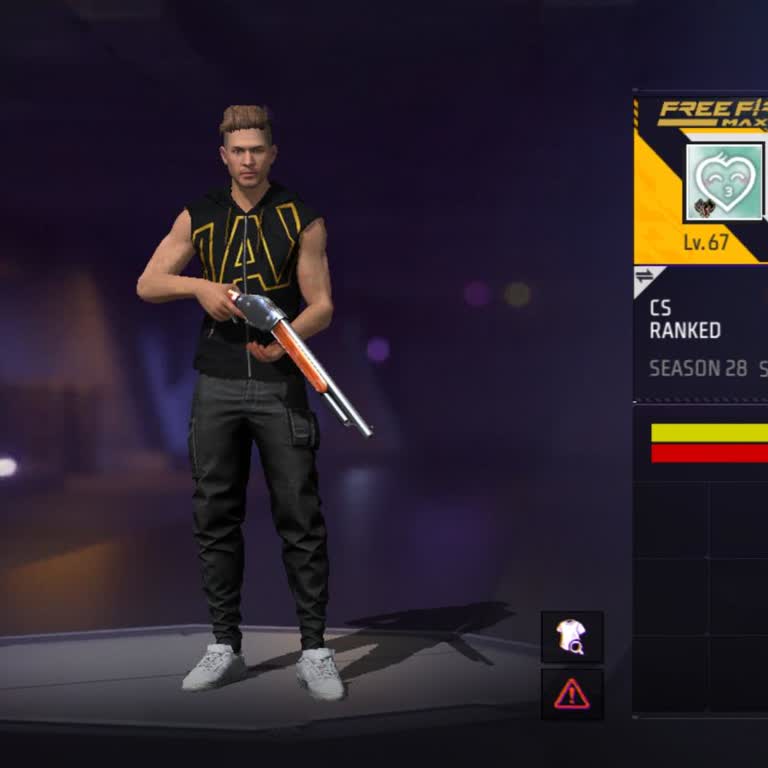Open the outfit preview shirt icon
This screenshot has width=768, height=768.
[x=572, y=636]
